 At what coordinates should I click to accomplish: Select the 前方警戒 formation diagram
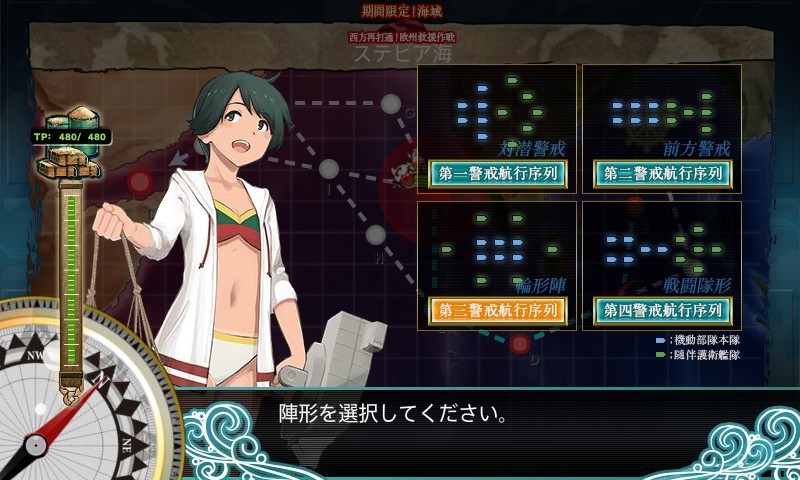click(661, 108)
